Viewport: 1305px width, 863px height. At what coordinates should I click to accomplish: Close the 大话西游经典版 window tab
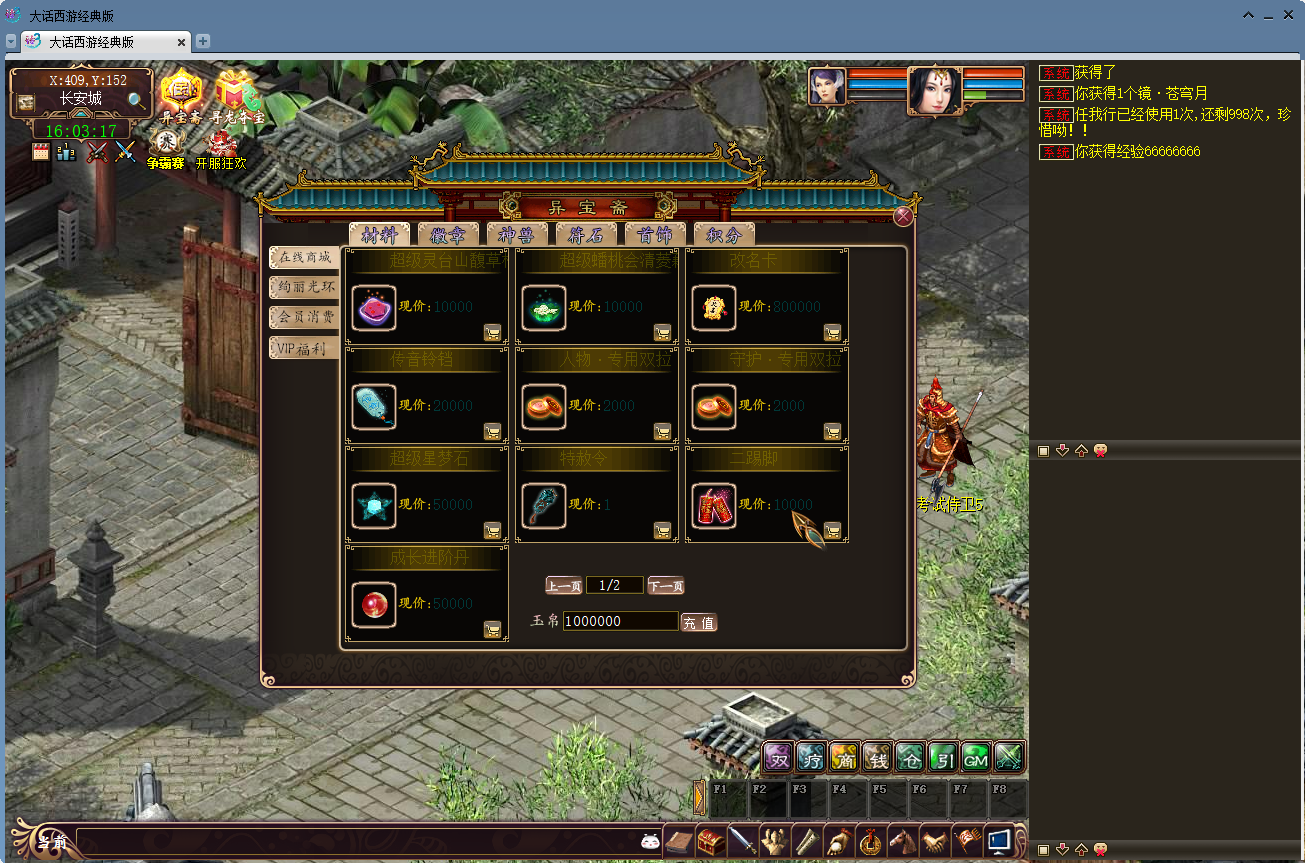coord(181,42)
